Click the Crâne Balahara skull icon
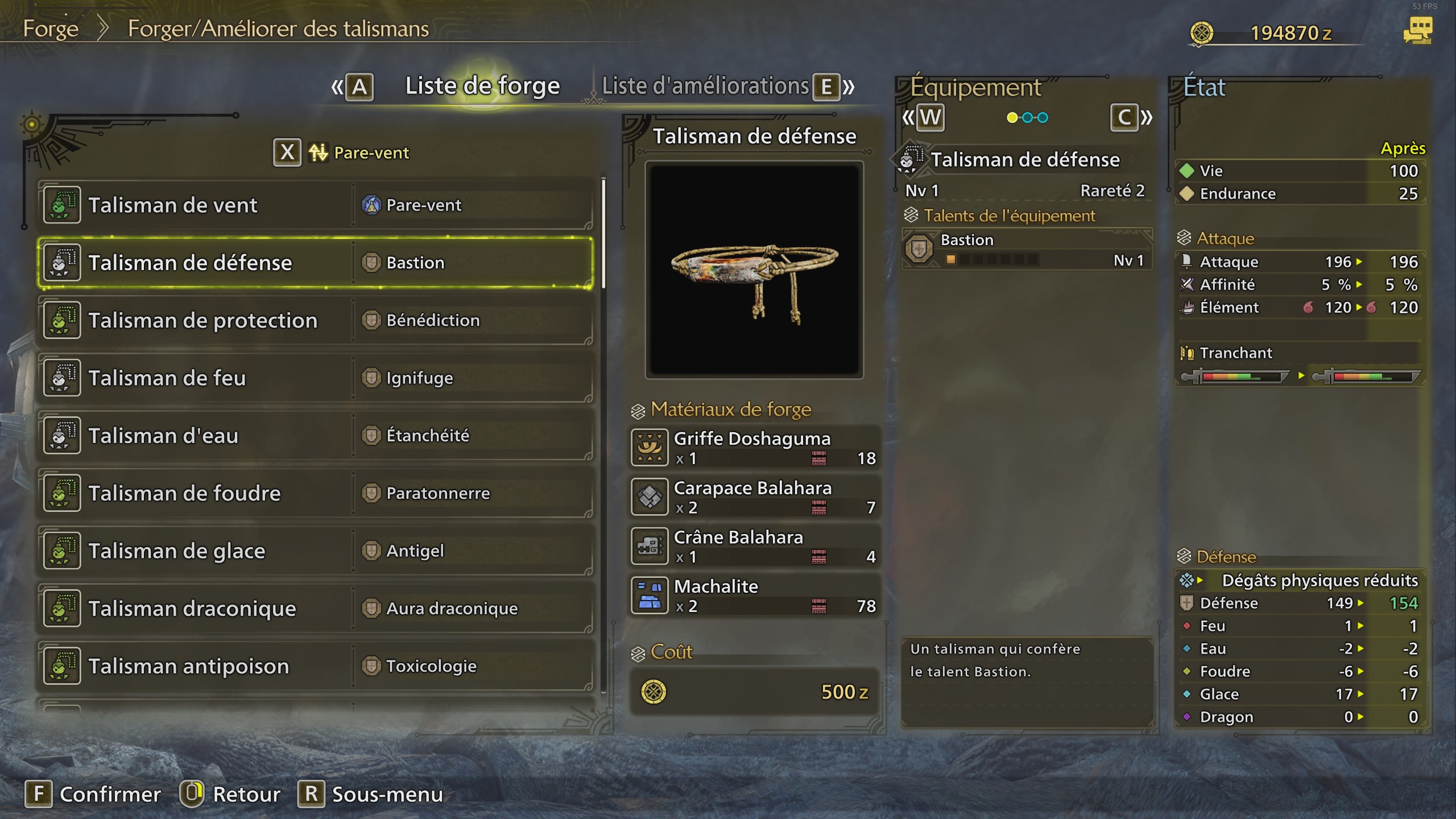The height and width of the screenshot is (819, 1456). click(x=650, y=545)
